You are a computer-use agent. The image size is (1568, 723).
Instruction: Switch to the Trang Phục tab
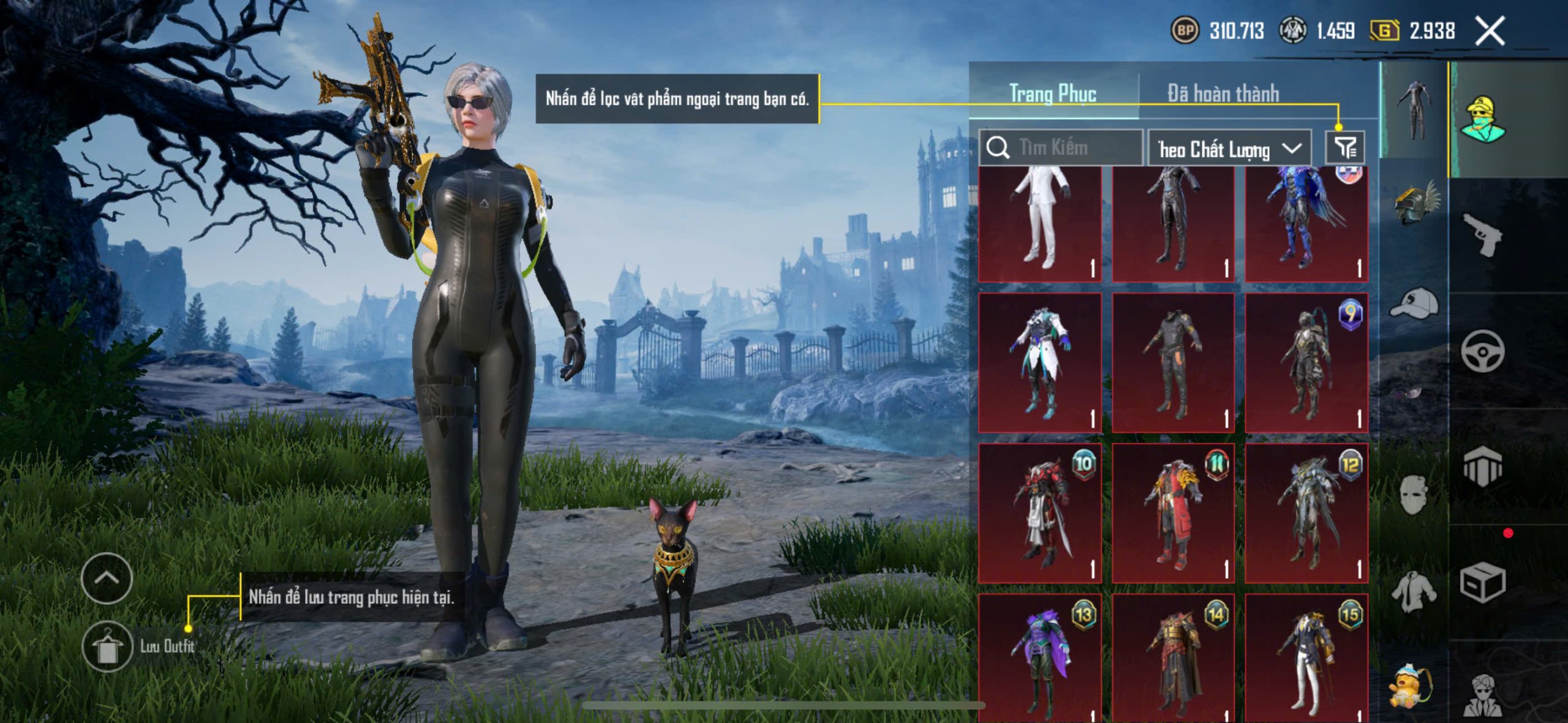[x=1052, y=94]
